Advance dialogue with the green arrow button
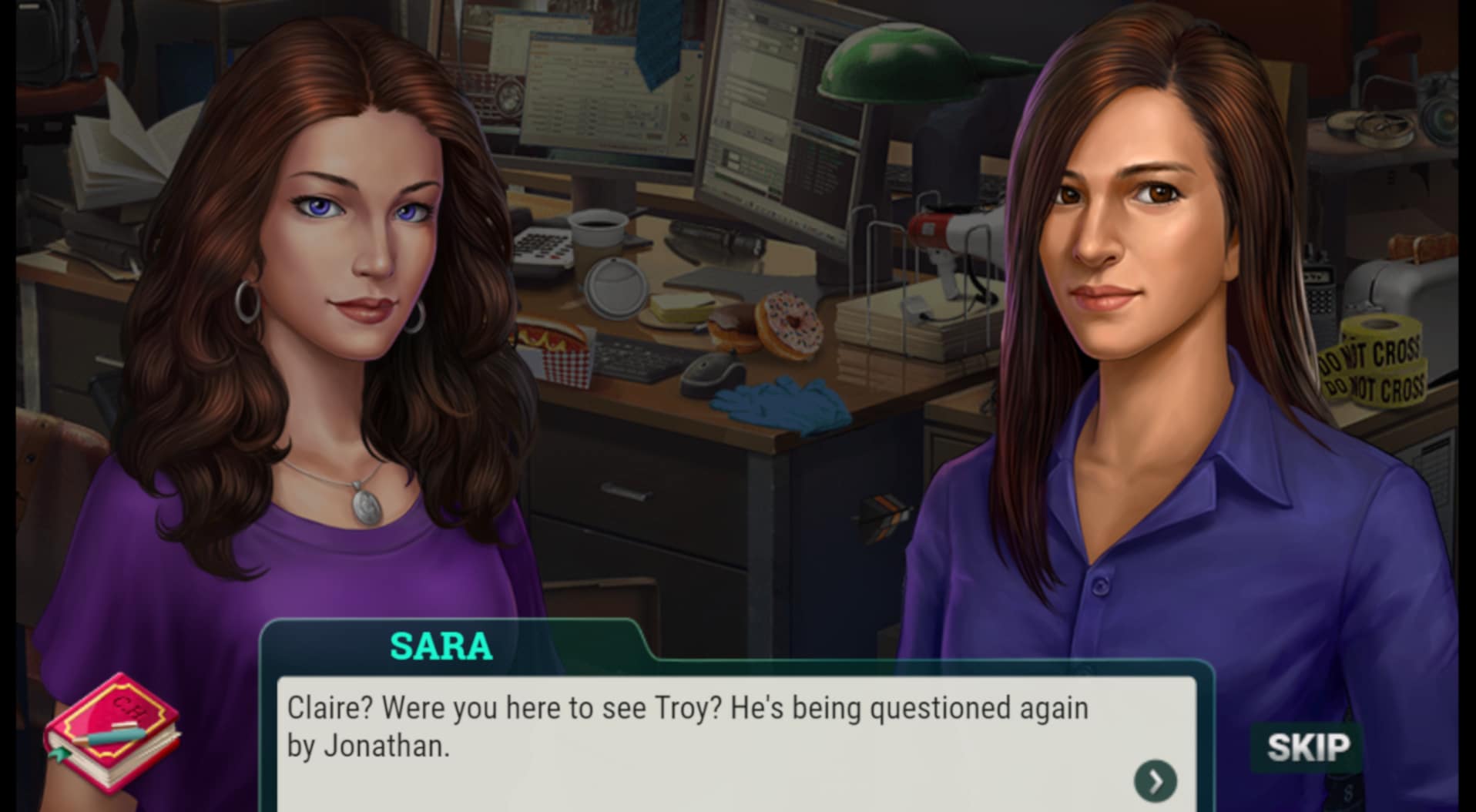The width and height of the screenshot is (1476, 812). [x=1155, y=780]
